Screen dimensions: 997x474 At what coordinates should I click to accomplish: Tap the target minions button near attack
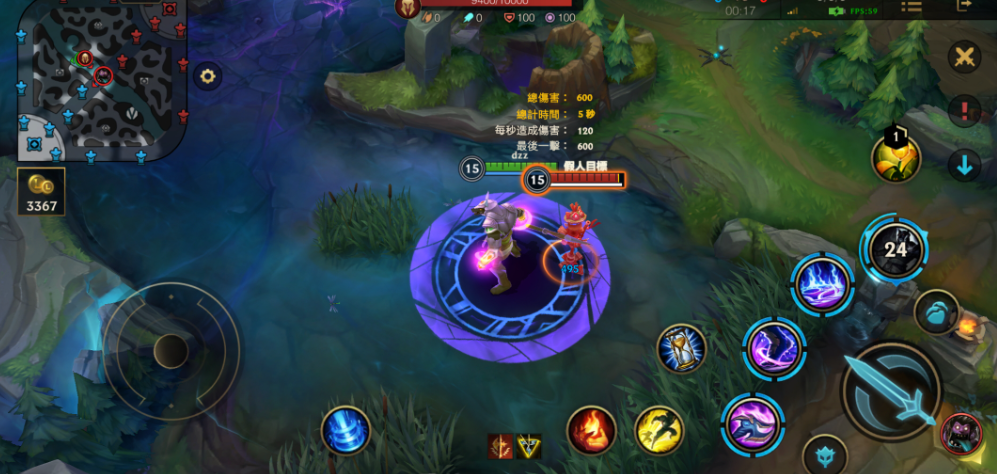point(936,312)
